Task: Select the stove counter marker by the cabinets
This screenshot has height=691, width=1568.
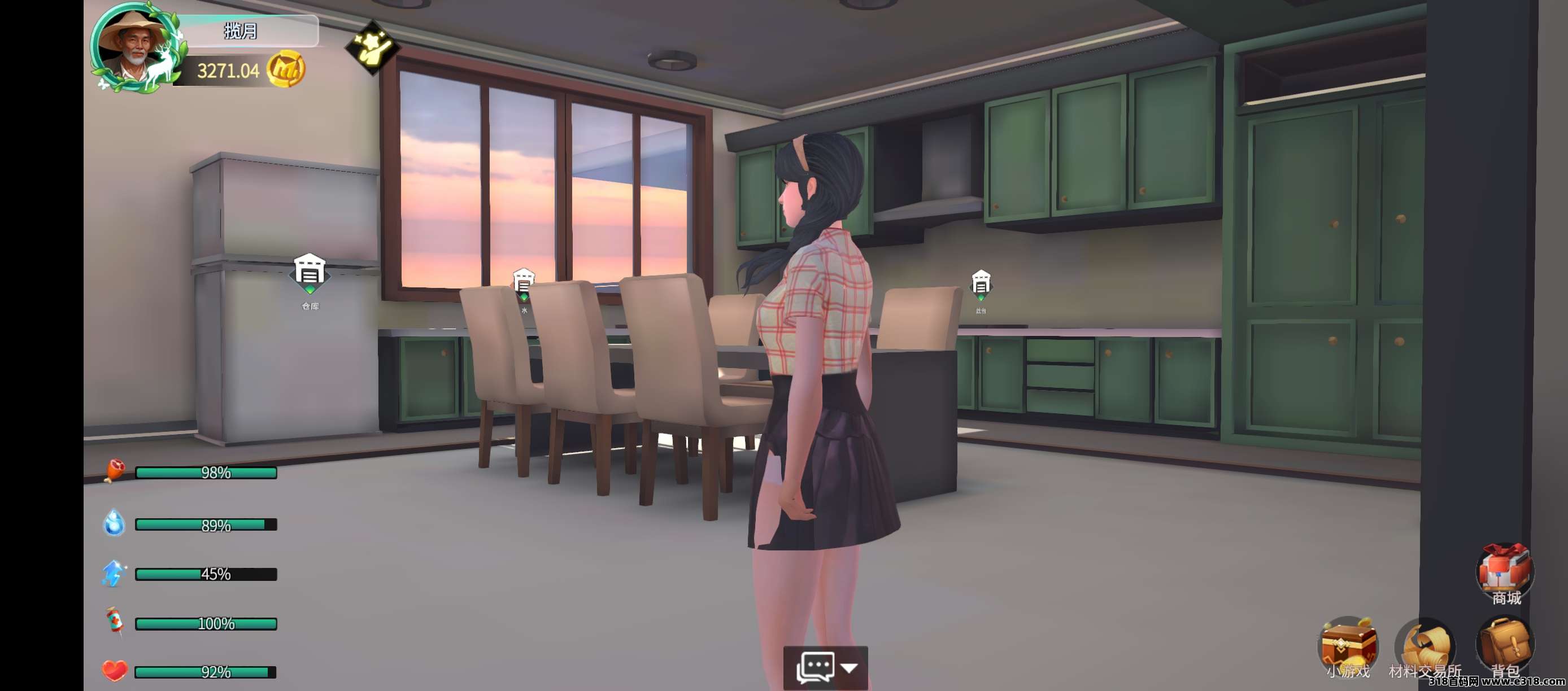Action: 981,285
